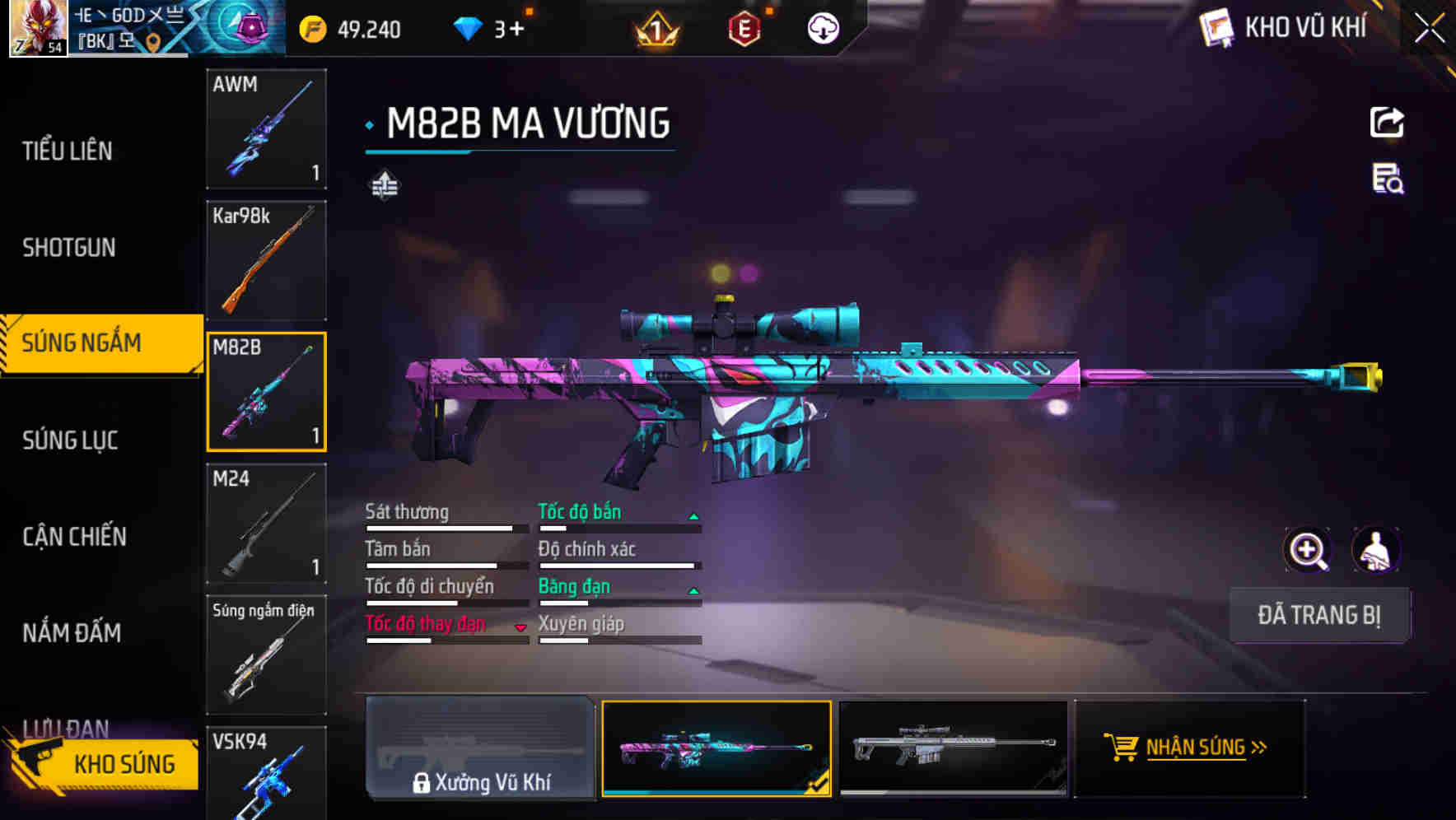Open the player profile avatar
1456x820 pixels.
37,28
